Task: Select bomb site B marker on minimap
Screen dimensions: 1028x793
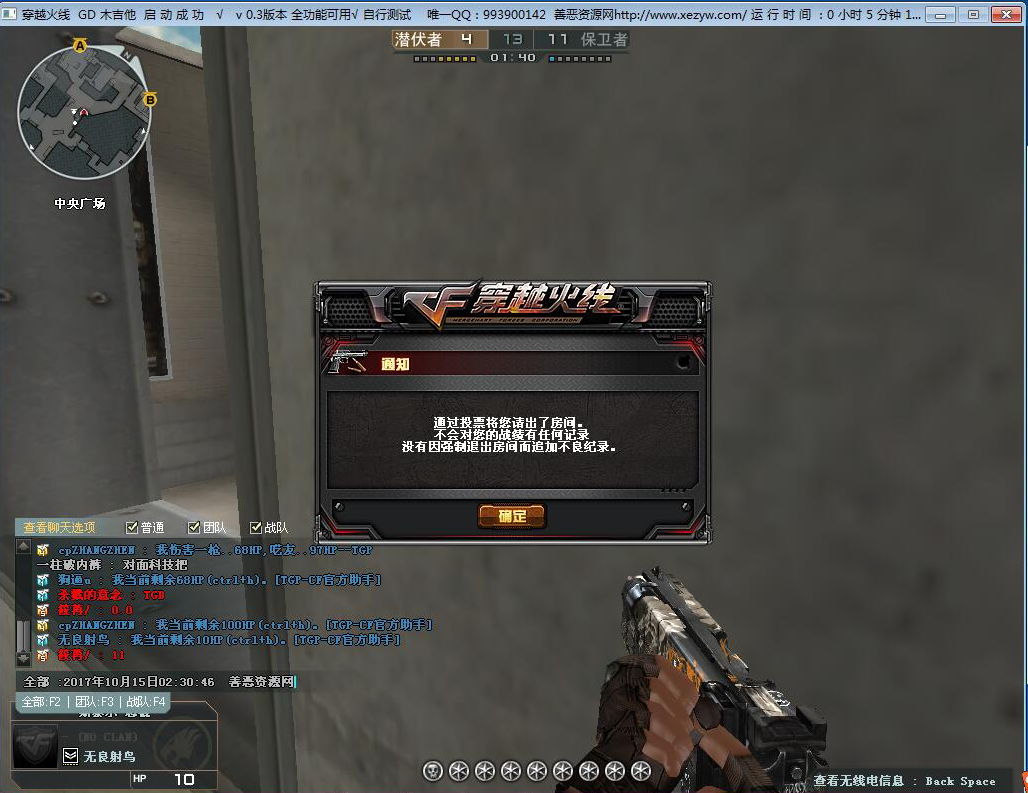Action: point(150,99)
